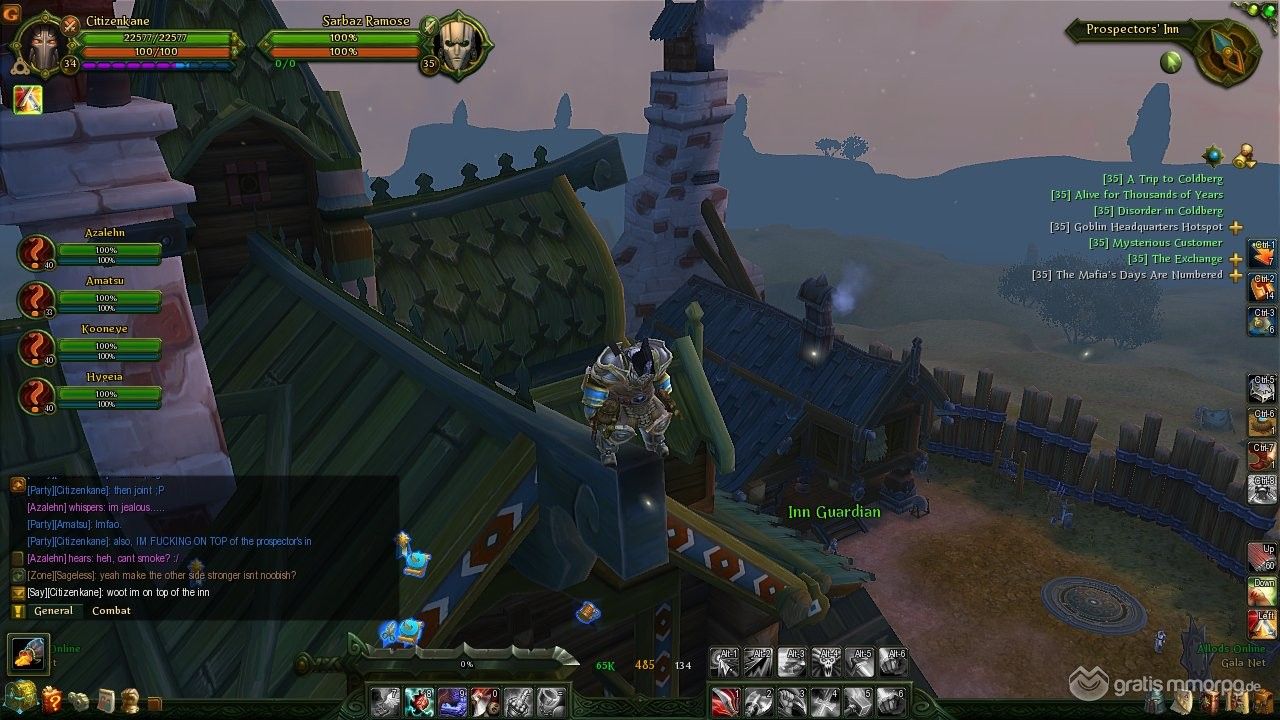The height and width of the screenshot is (720, 1280).
Task: Switch to the General chat tab
Action: tap(53, 611)
